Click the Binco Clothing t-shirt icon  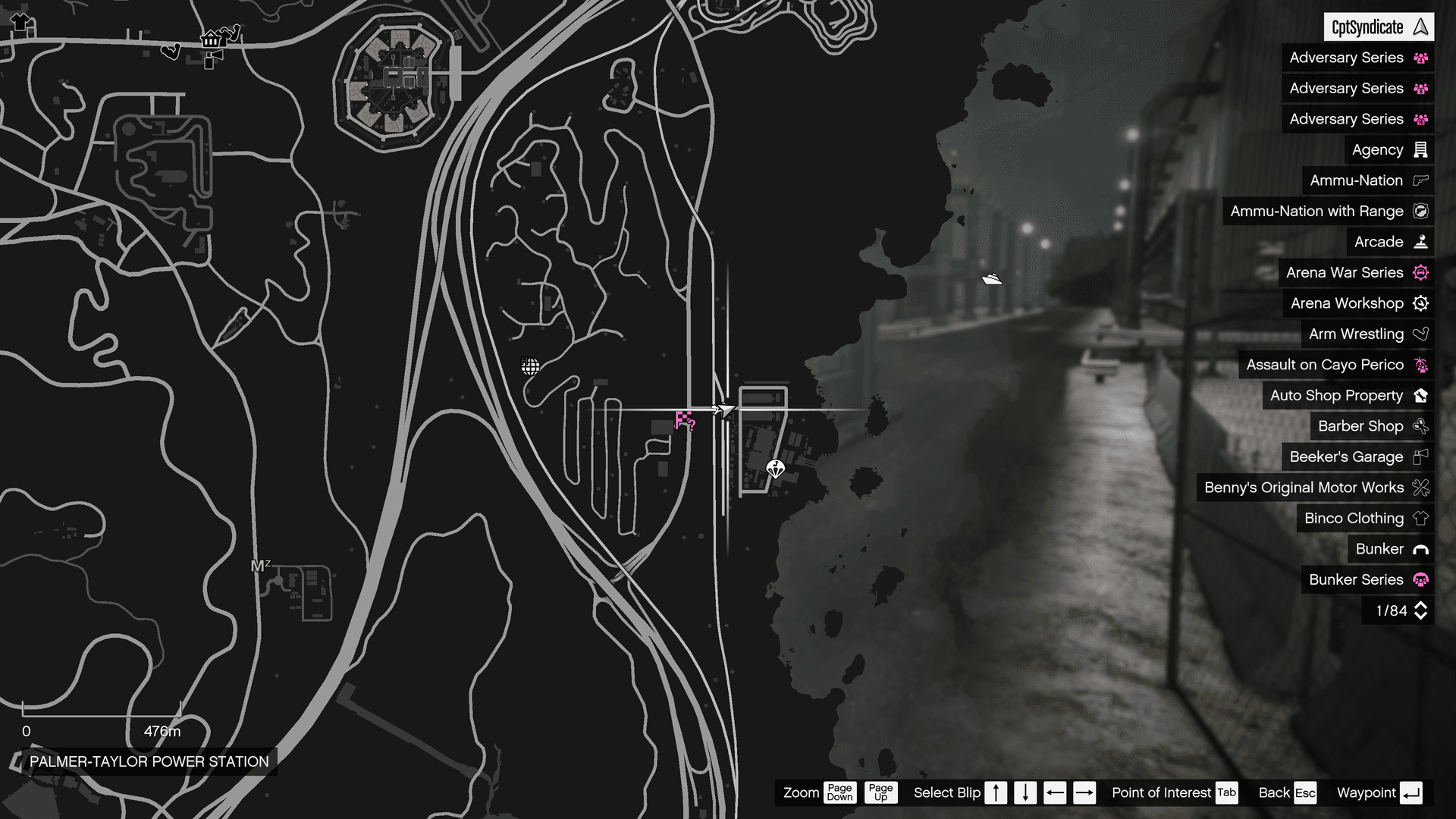pos(1421,518)
